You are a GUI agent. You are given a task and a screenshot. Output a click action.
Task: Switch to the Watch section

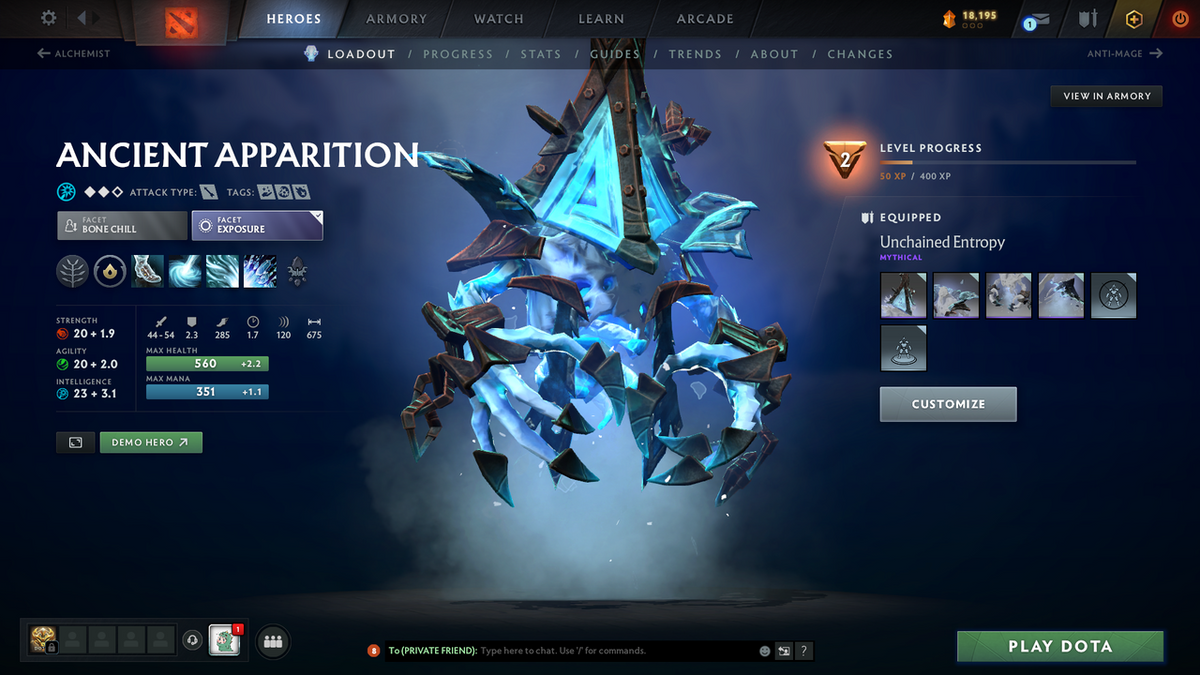(x=499, y=19)
